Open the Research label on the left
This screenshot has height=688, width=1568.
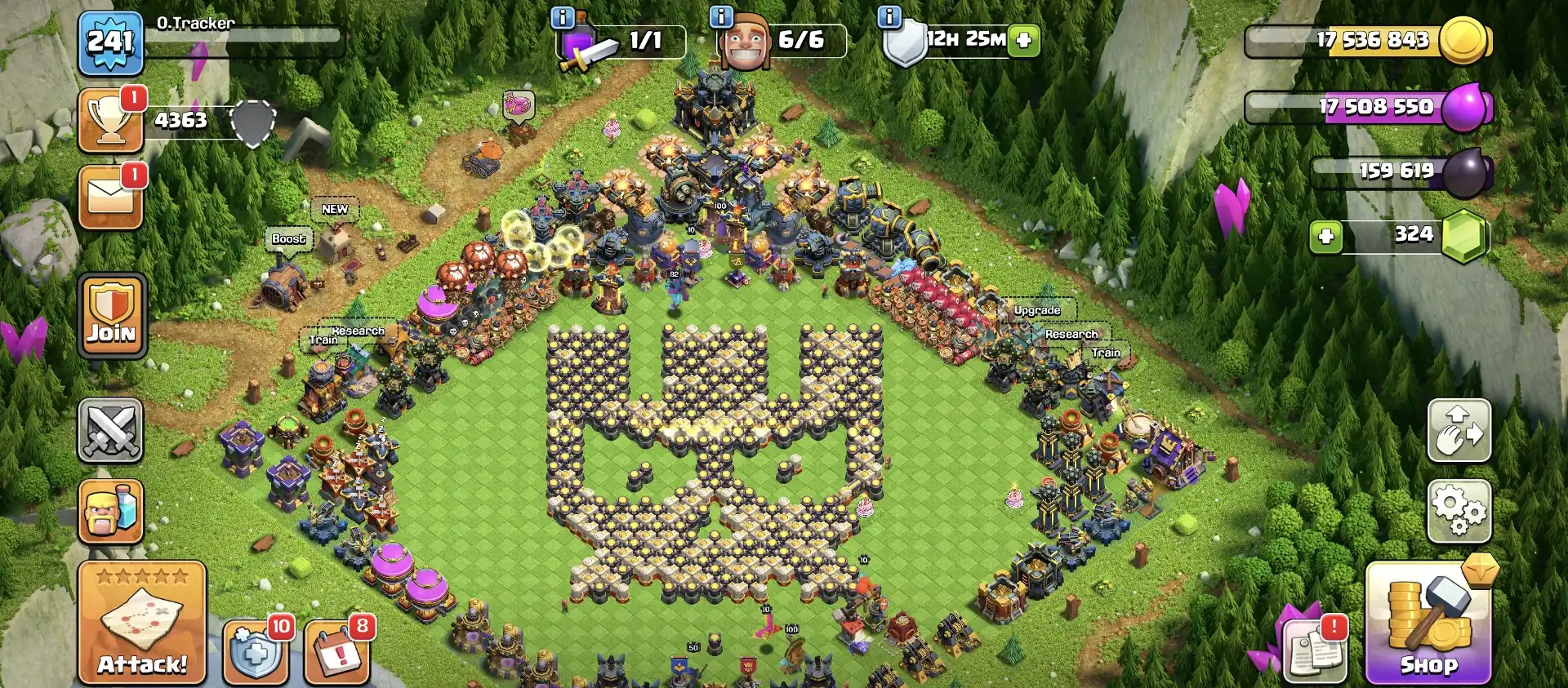[x=358, y=330]
